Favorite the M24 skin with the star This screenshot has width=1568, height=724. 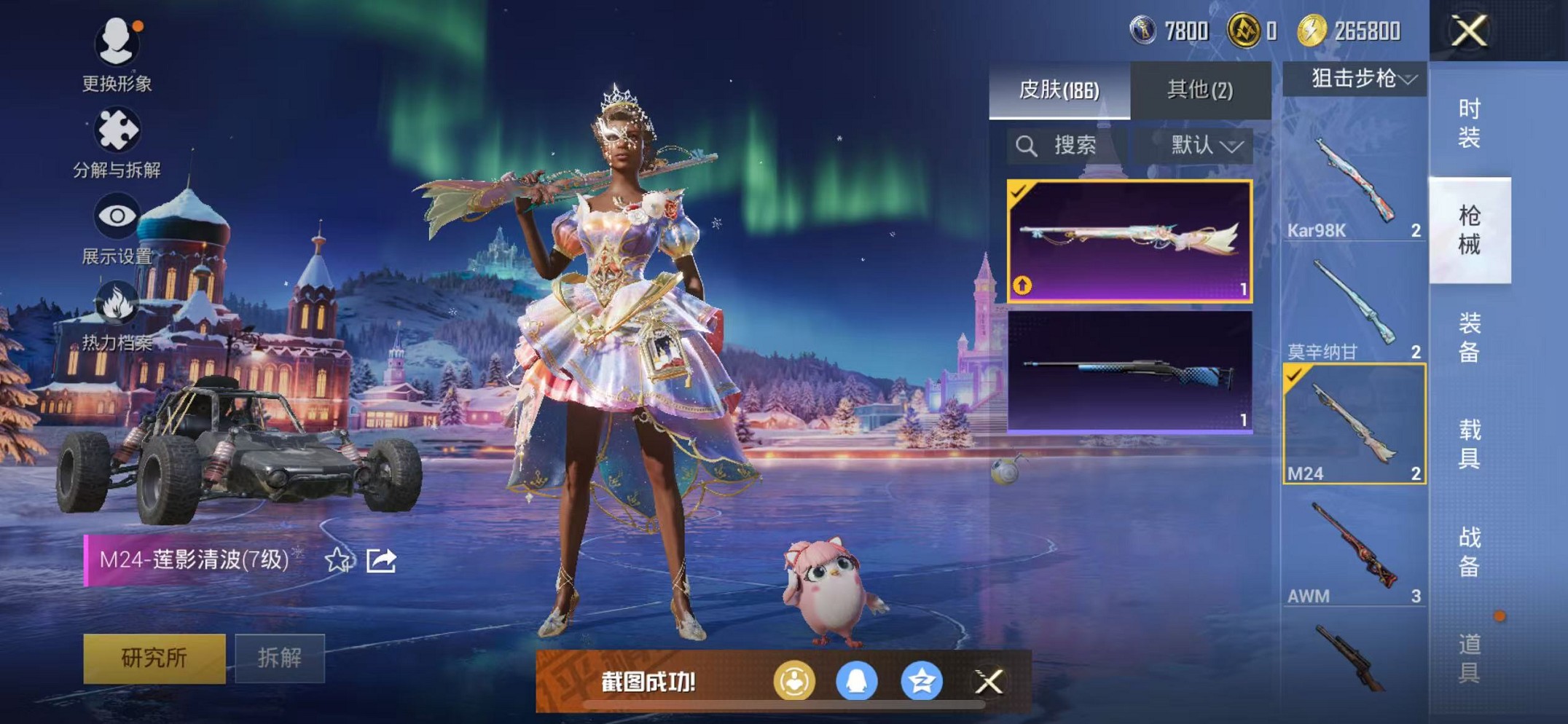click(x=337, y=560)
